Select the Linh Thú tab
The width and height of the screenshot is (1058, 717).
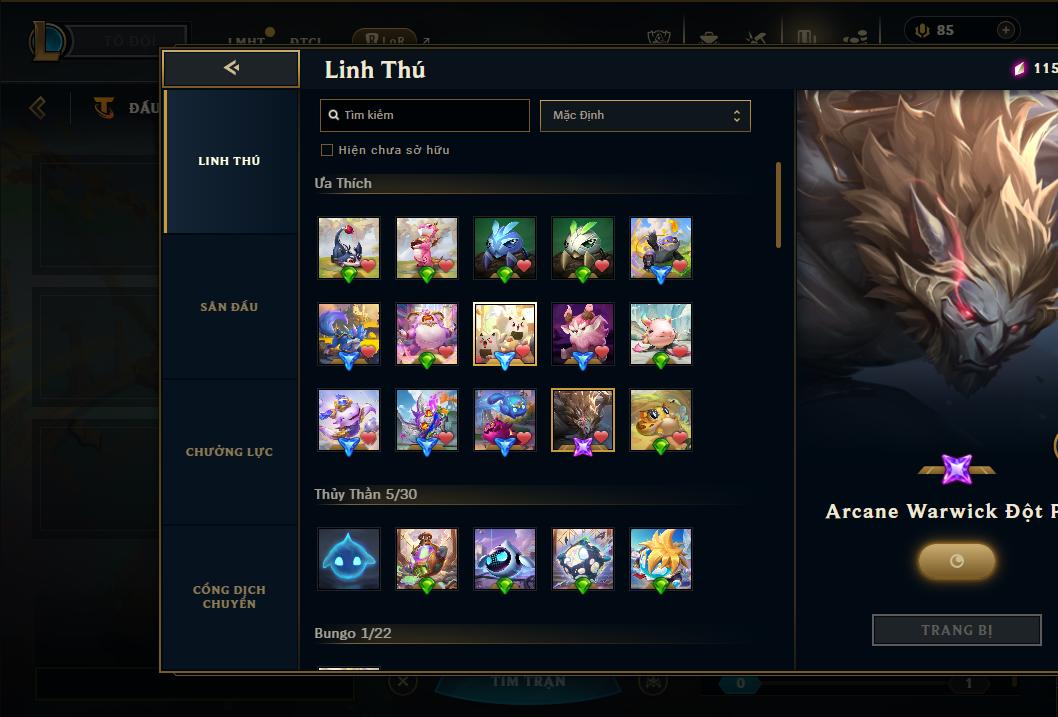pyautogui.click(x=229, y=161)
